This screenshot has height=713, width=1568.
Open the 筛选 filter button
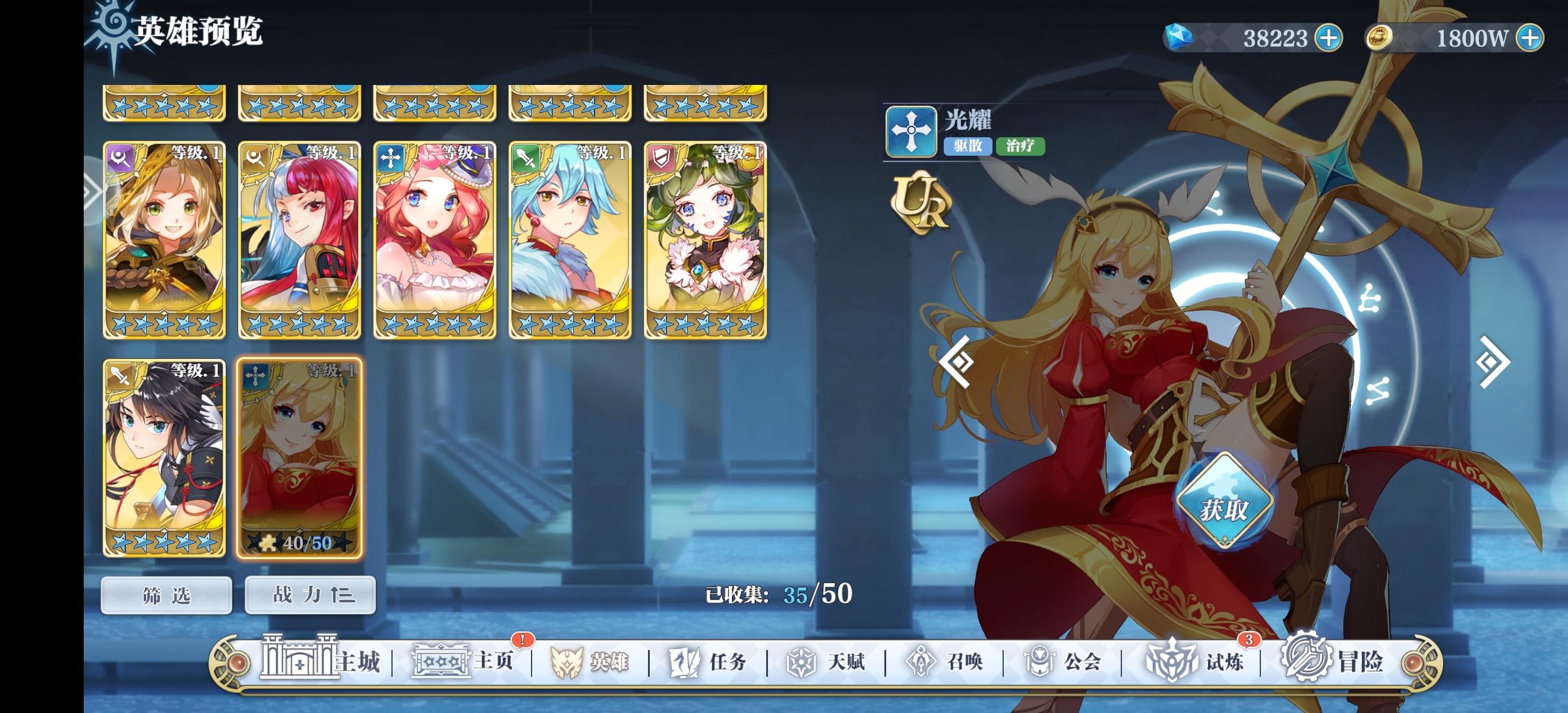tap(166, 596)
